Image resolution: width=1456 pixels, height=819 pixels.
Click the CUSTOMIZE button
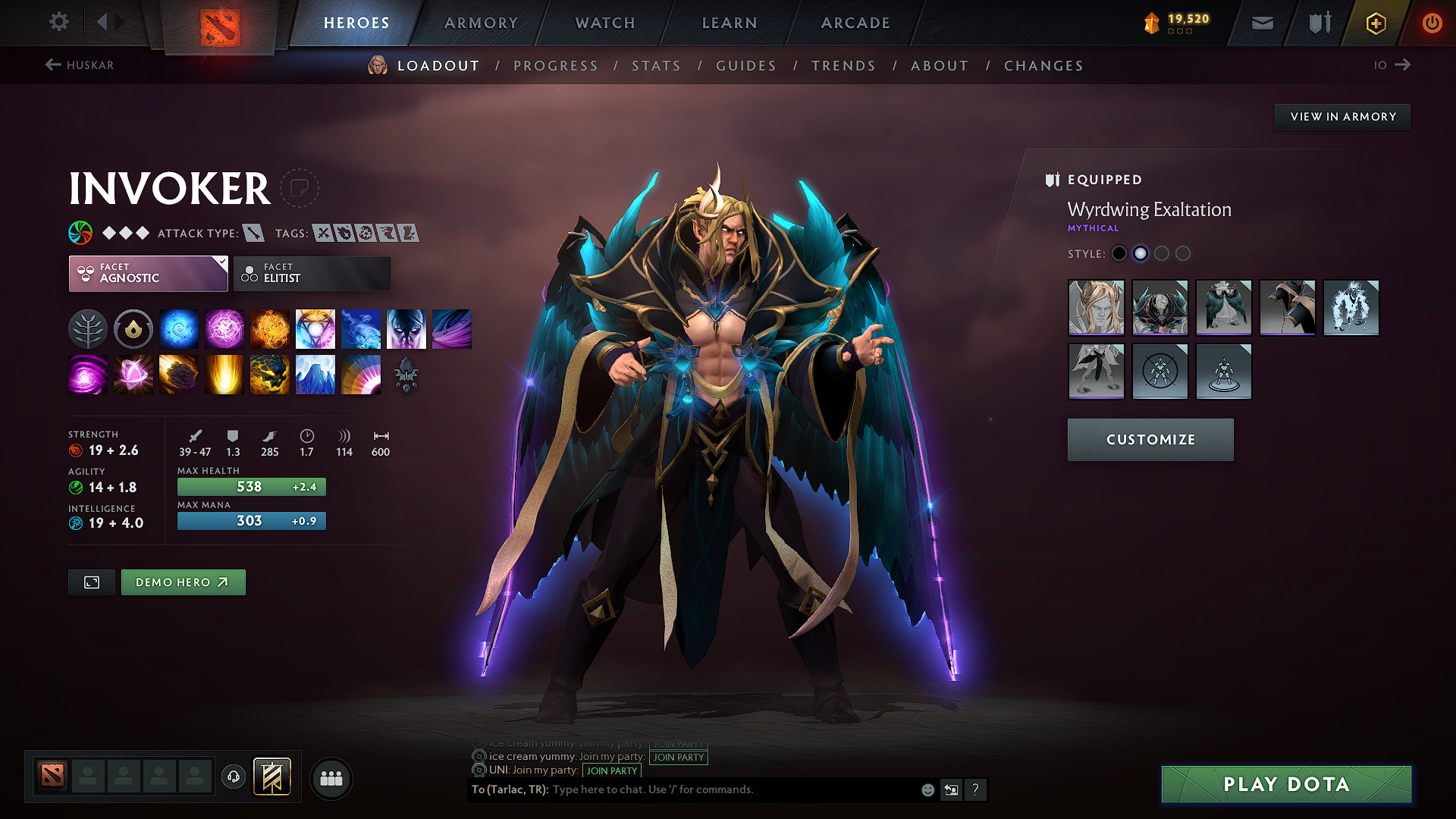pos(1150,439)
